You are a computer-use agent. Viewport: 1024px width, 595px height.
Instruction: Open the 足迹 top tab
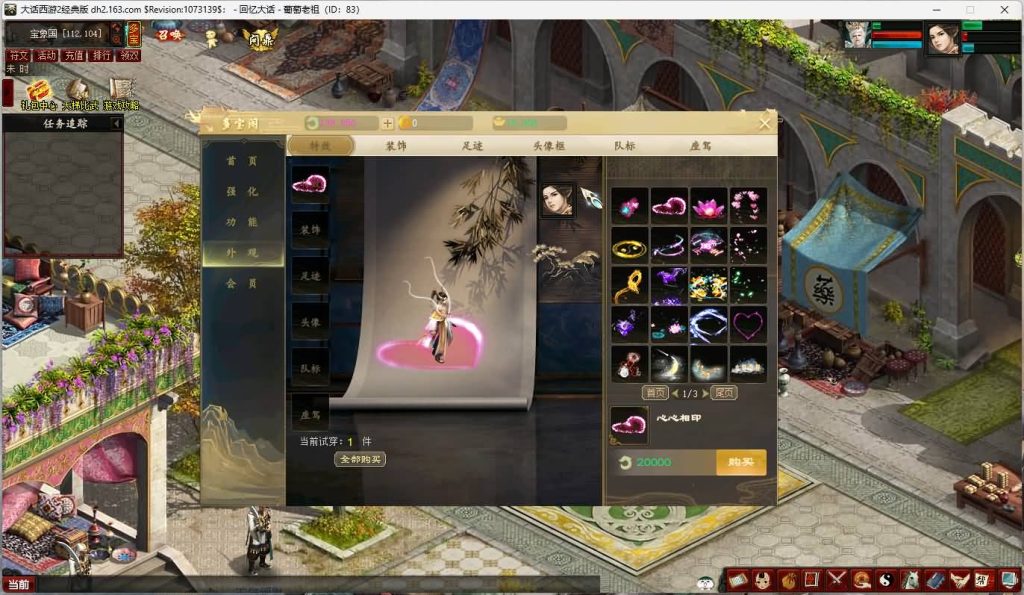tap(473, 146)
